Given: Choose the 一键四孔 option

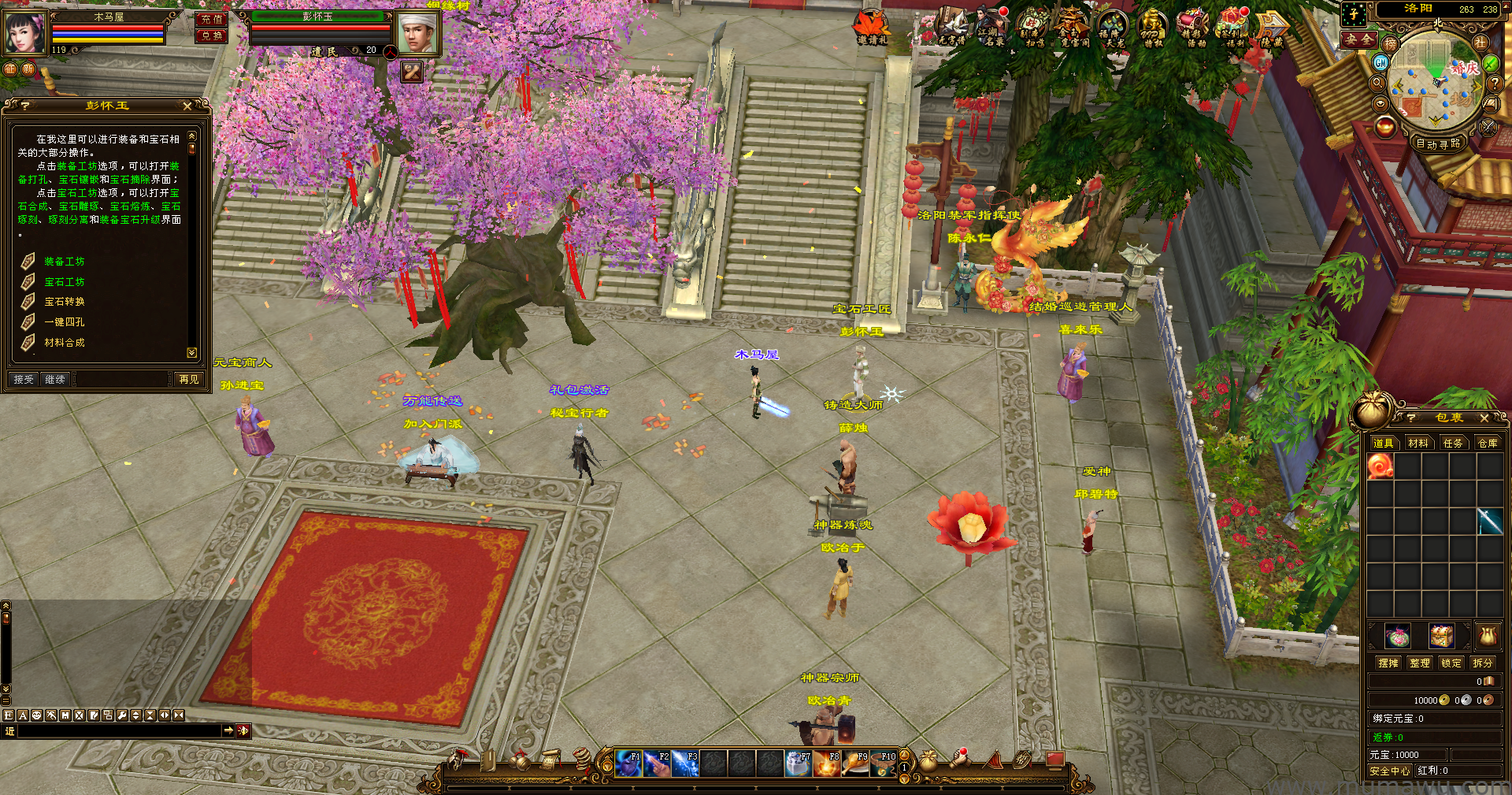Looking at the screenshot, I should [64, 322].
